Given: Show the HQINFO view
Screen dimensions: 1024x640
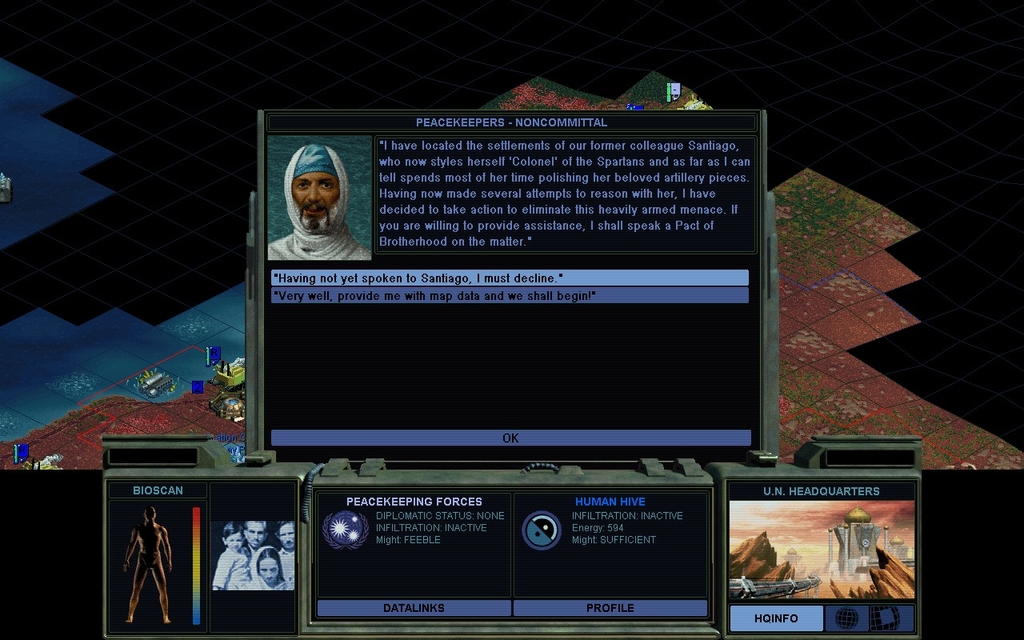Looking at the screenshot, I should [x=776, y=618].
